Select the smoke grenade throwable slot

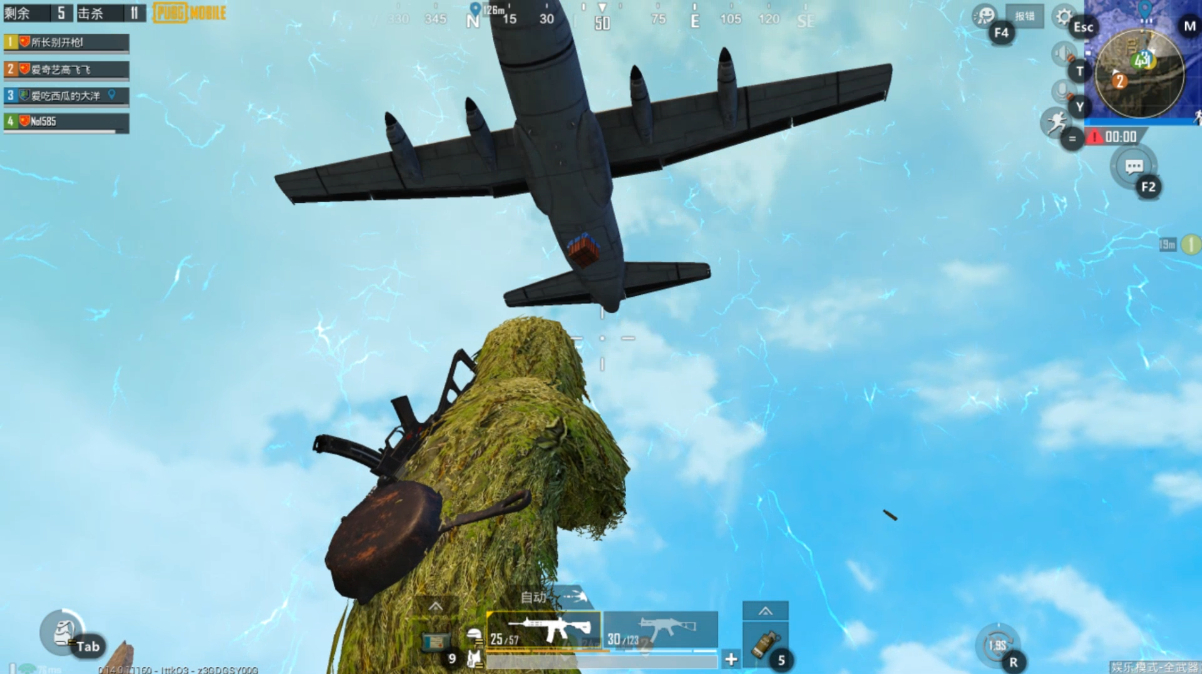pyautogui.click(x=765, y=645)
